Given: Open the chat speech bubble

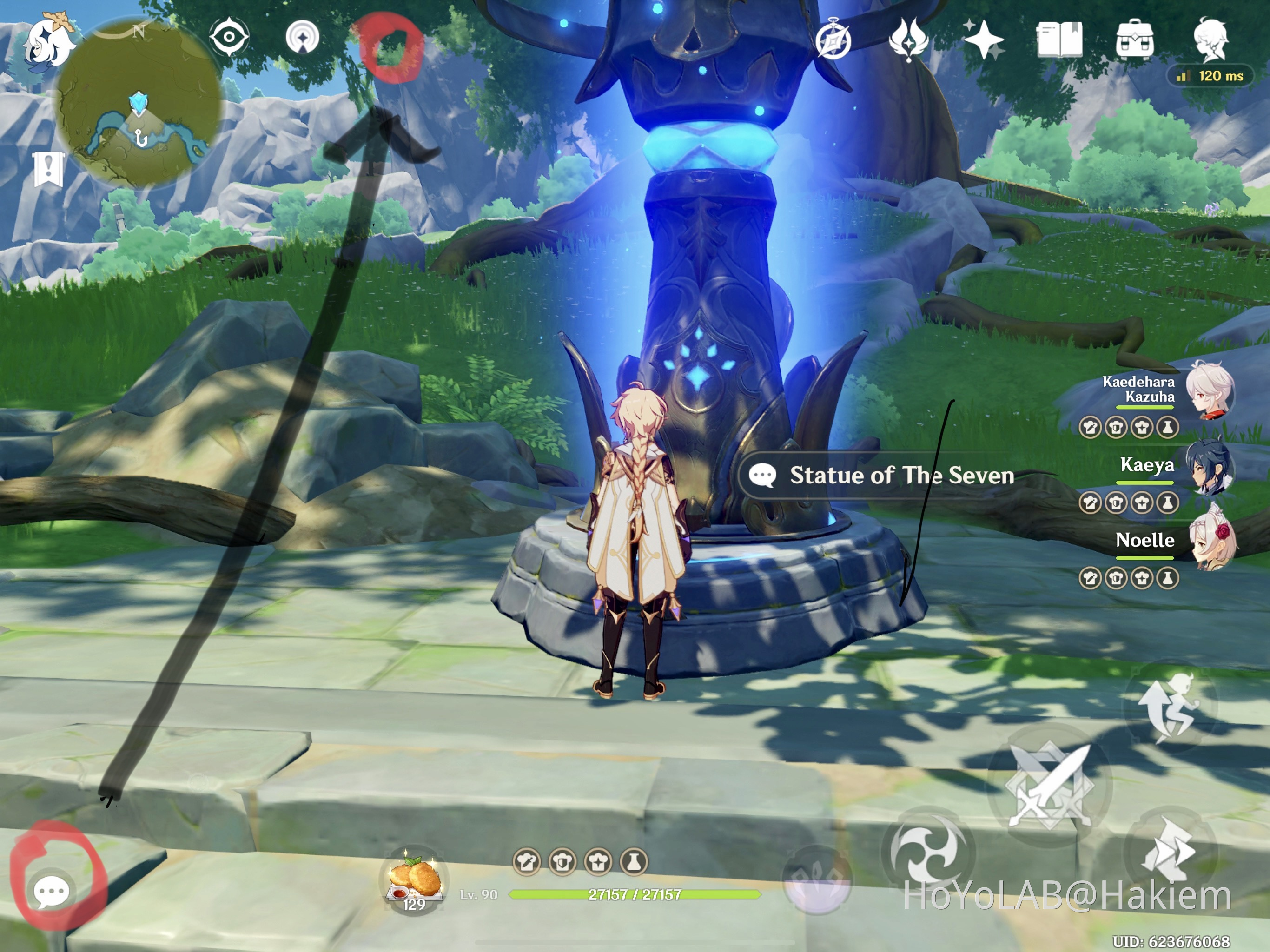Looking at the screenshot, I should tap(52, 892).
